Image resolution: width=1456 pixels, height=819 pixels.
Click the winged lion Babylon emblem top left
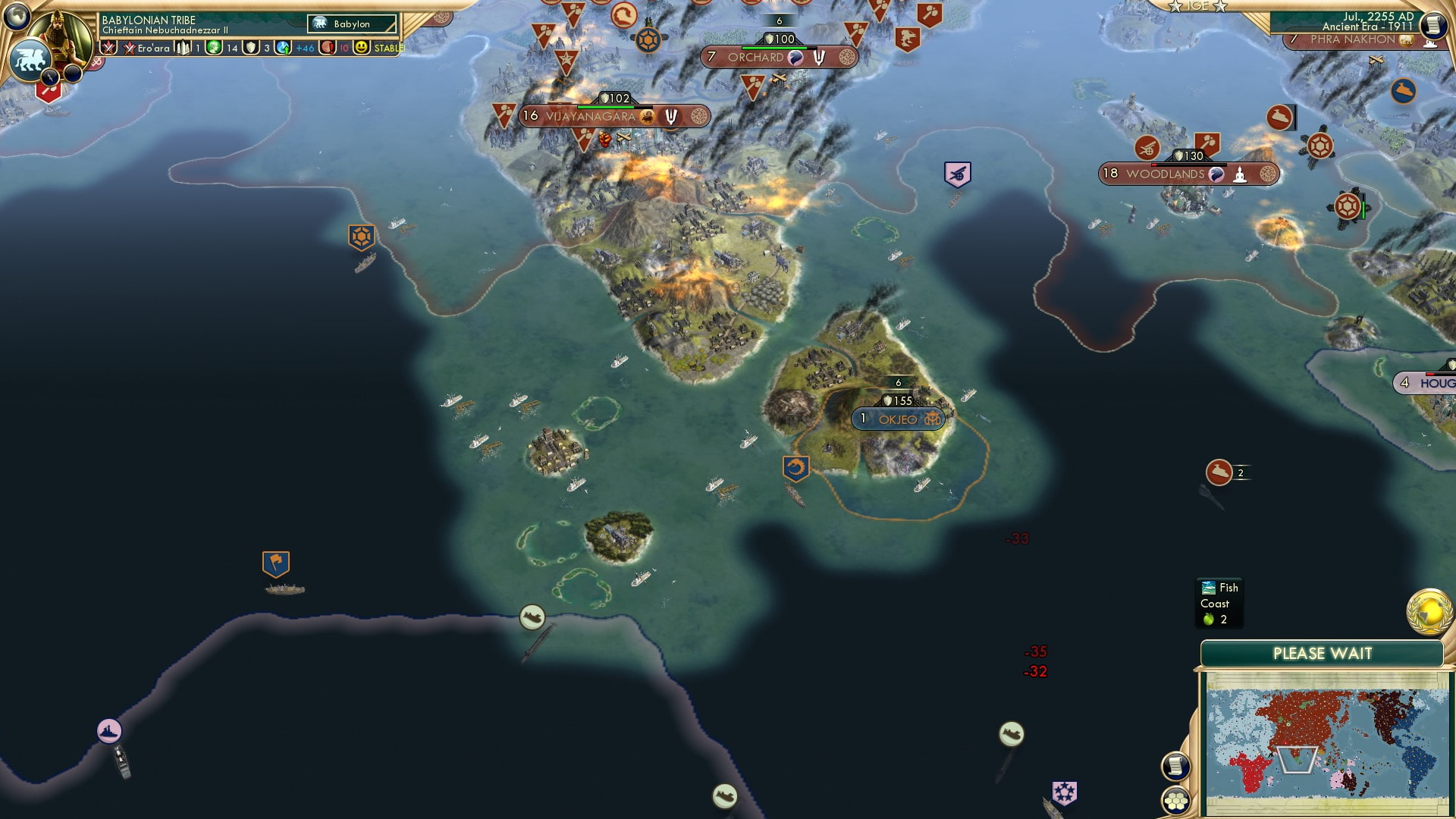tap(32, 62)
